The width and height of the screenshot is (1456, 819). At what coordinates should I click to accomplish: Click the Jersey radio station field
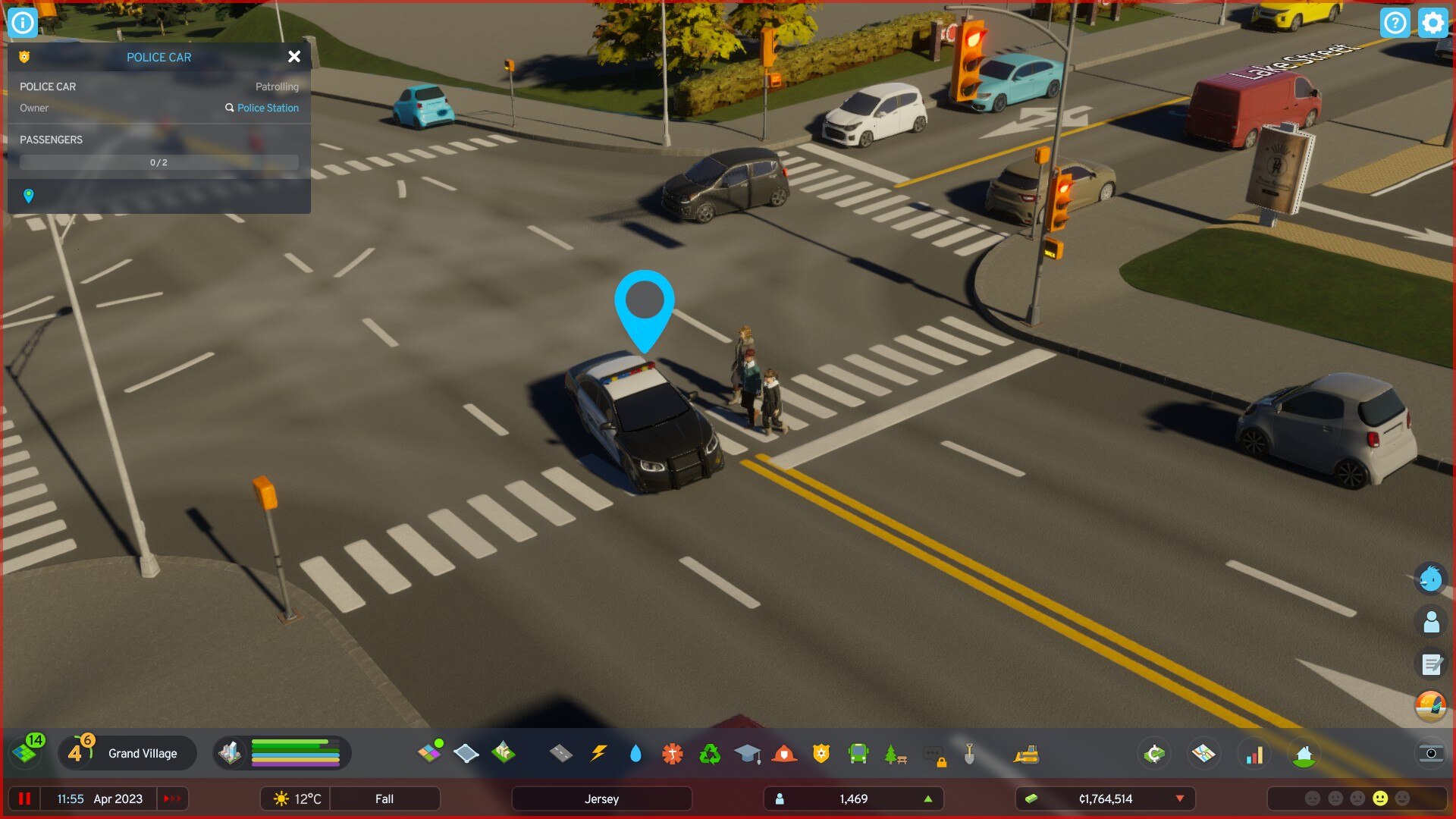(x=601, y=798)
